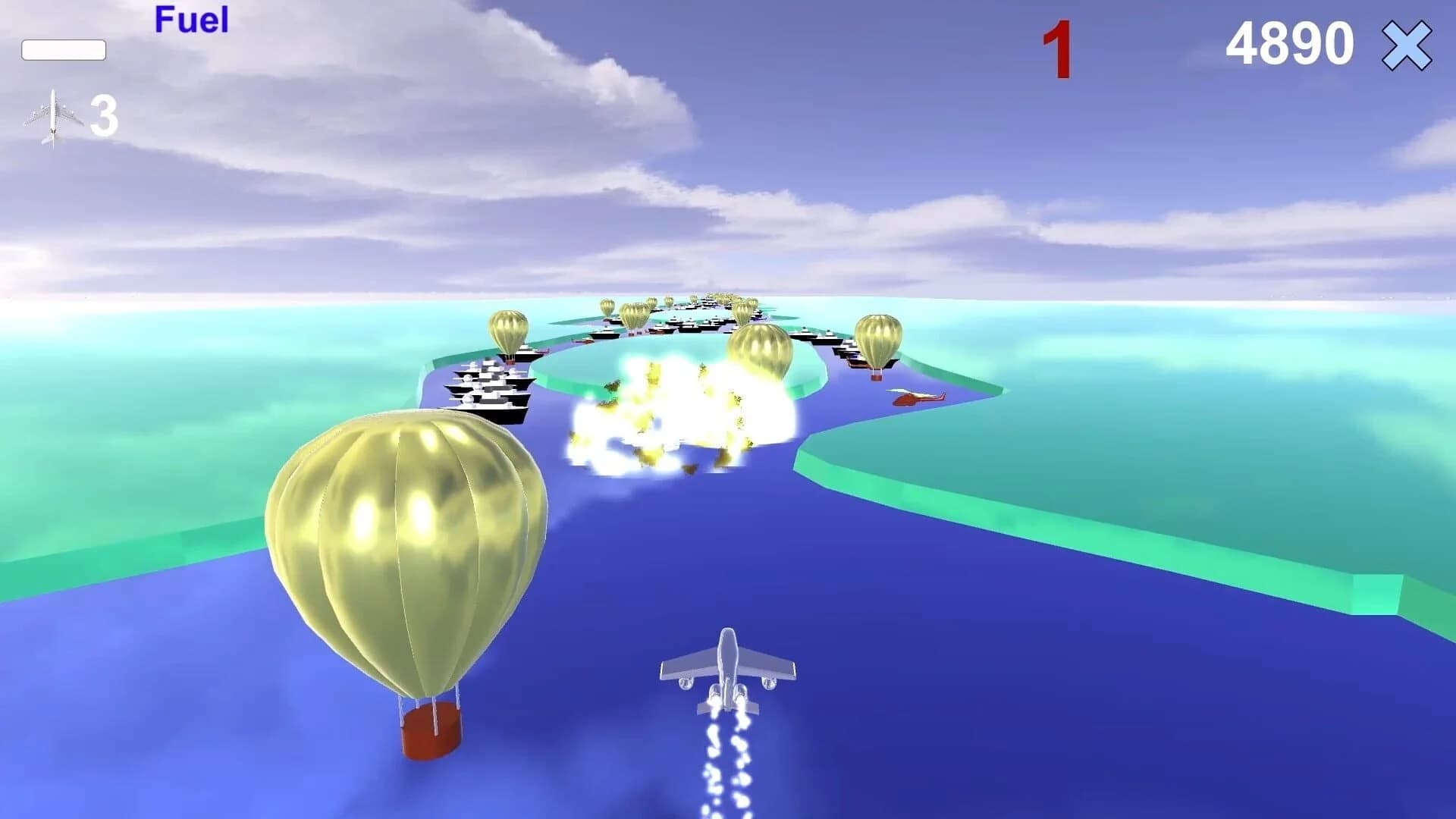Select the X icon at top right

click(1407, 47)
